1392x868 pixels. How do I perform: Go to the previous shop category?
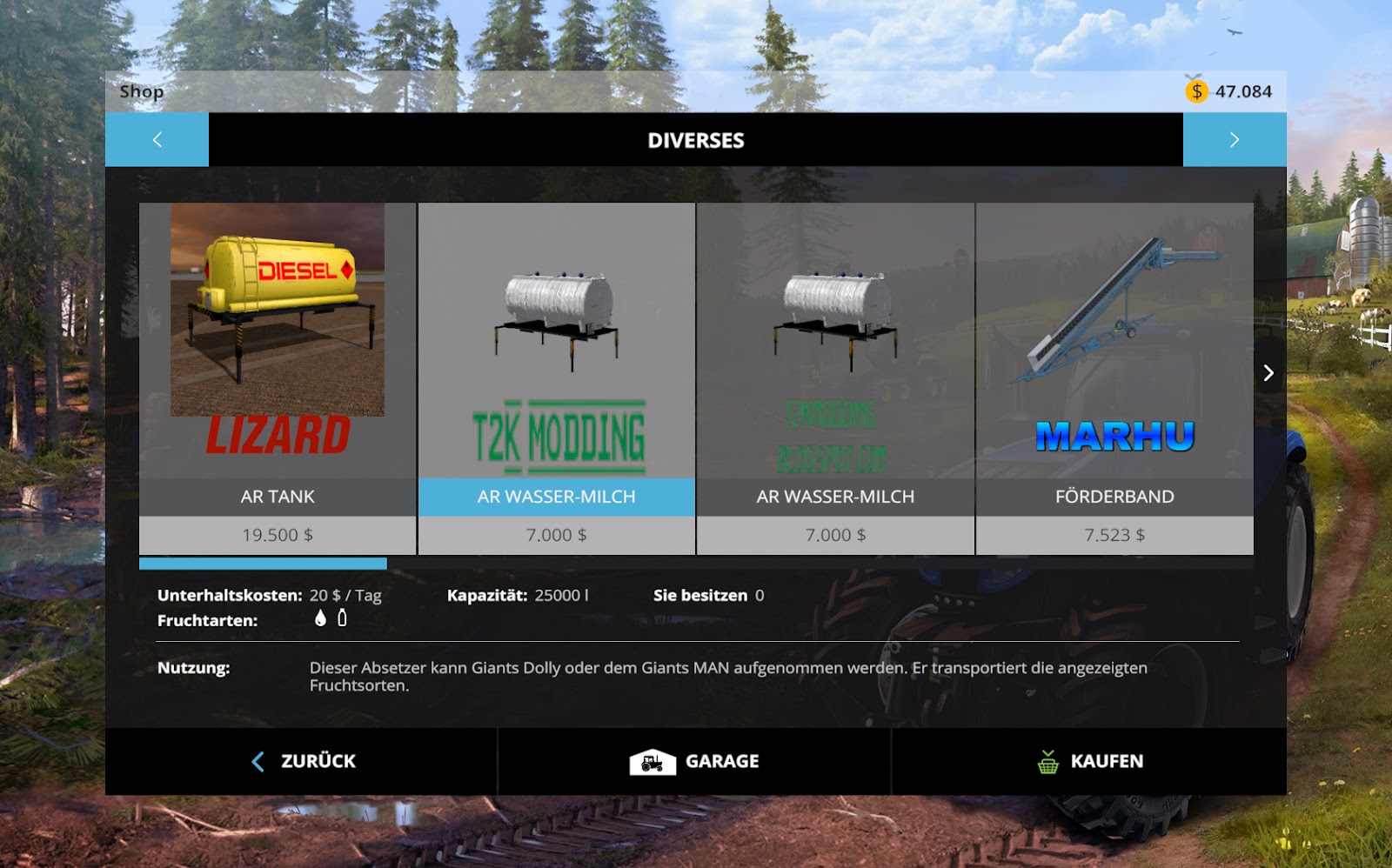click(157, 139)
